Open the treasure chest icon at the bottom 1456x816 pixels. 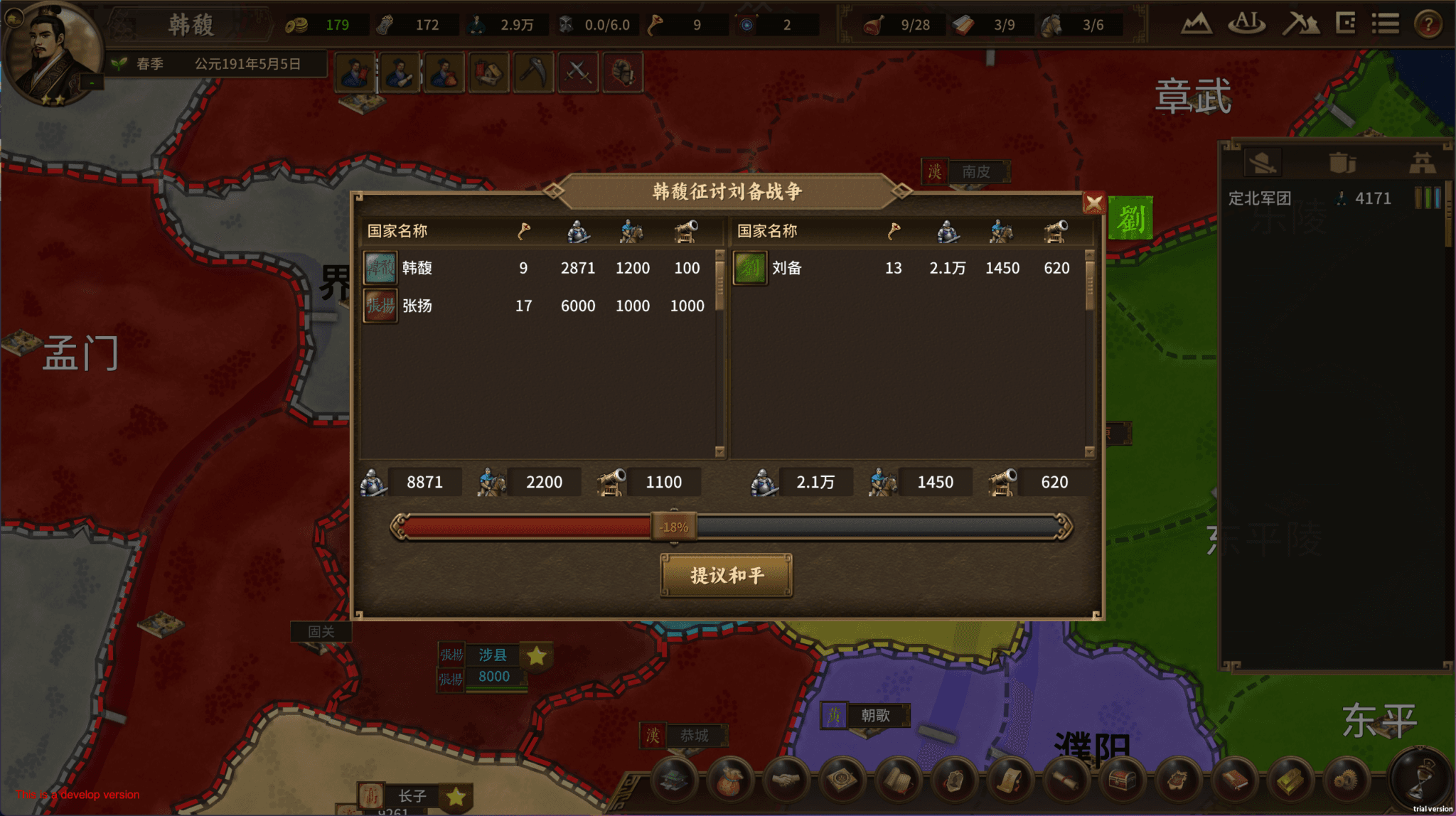[1120, 778]
